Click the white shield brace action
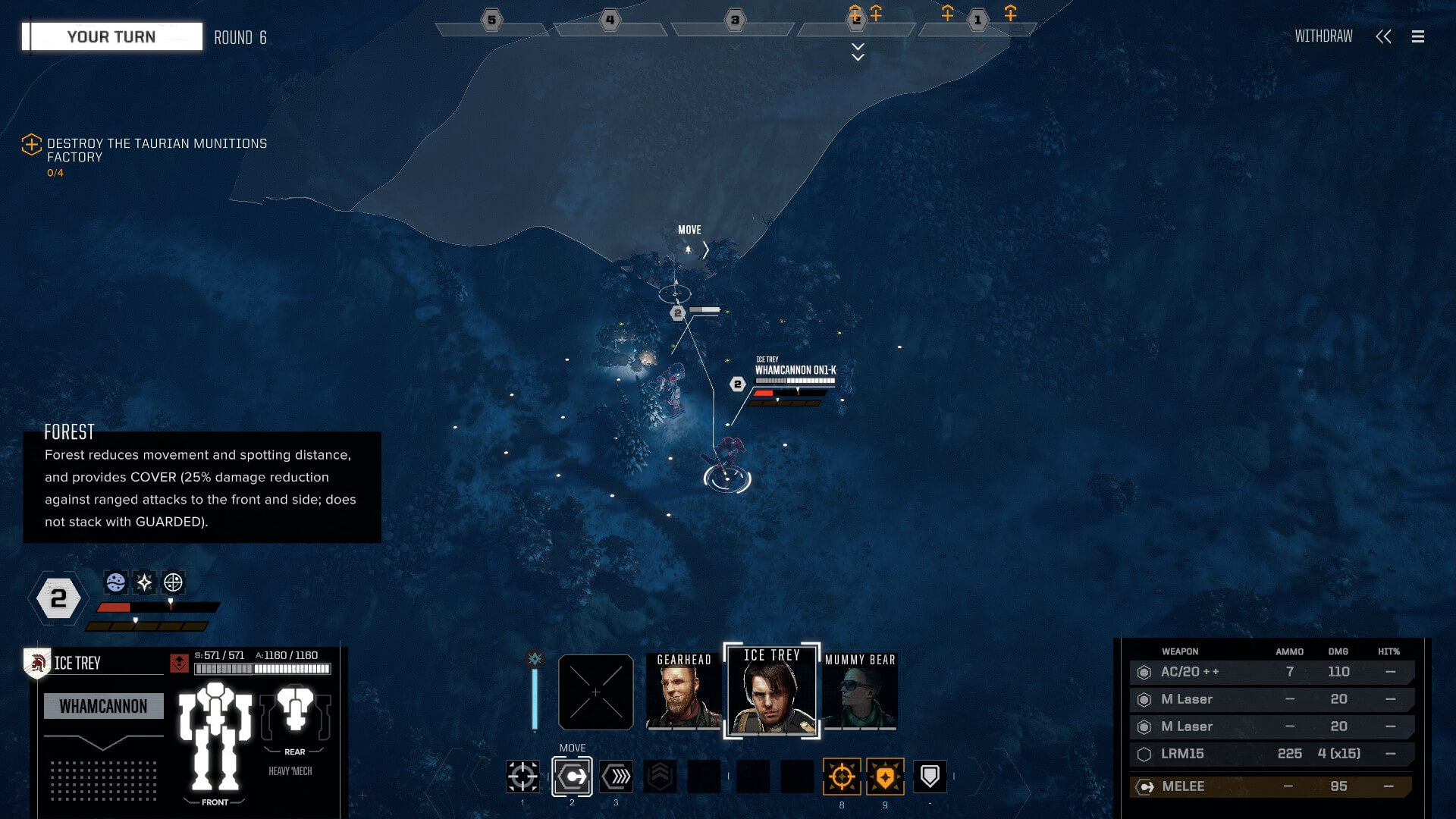This screenshot has width=1456, height=819. tap(930, 777)
